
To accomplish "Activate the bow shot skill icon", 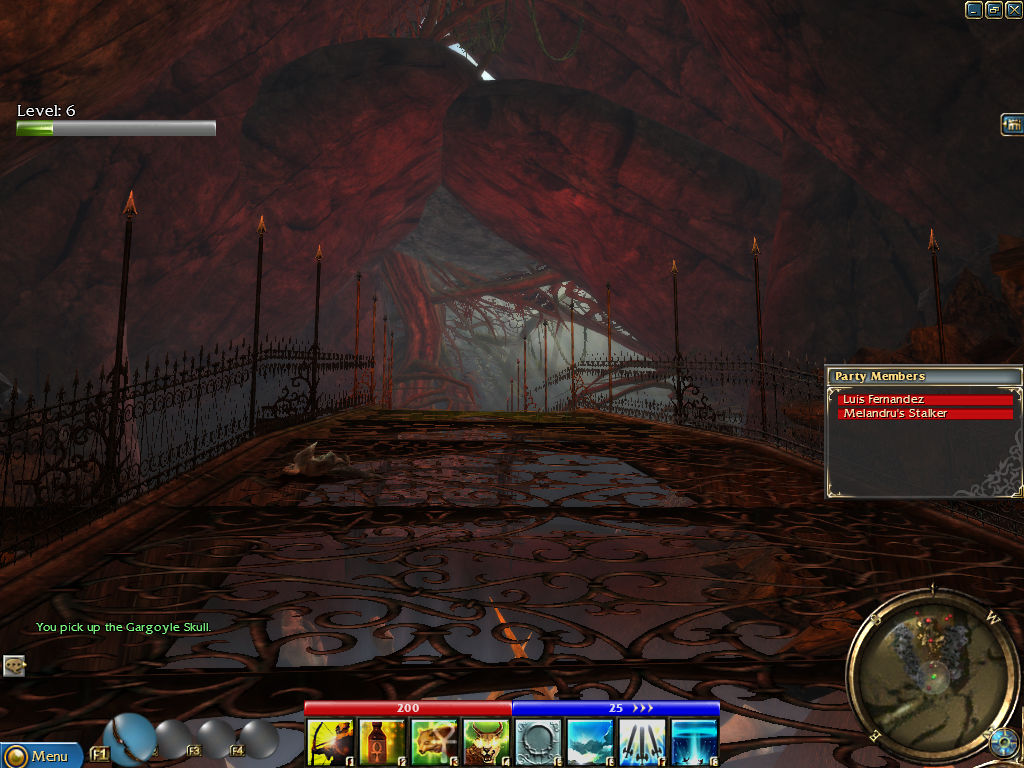I will (330, 742).
